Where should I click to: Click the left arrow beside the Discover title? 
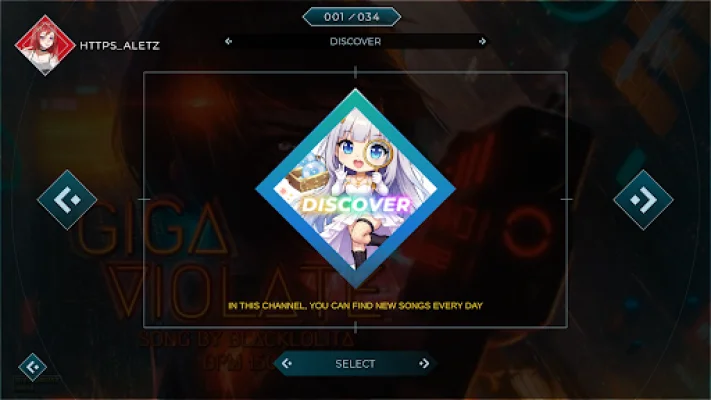click(x=229, y=42)
